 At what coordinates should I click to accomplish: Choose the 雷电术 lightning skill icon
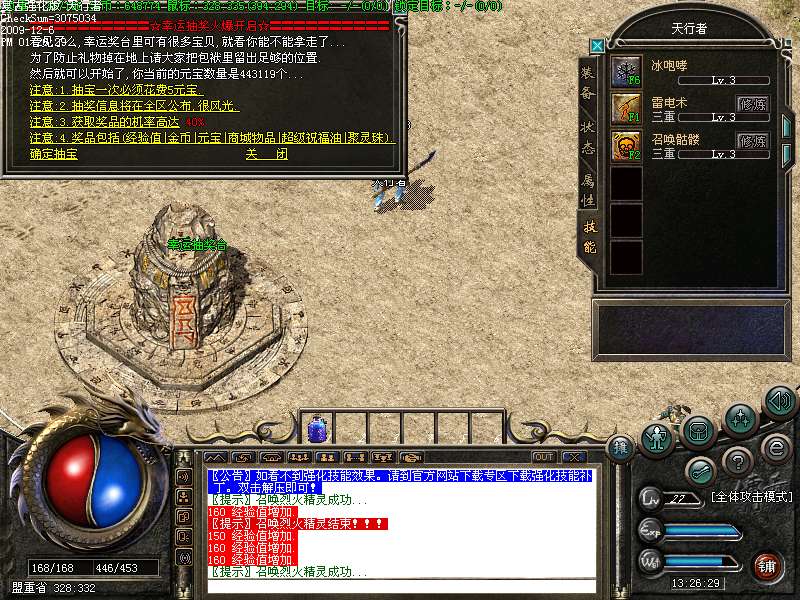626,108
